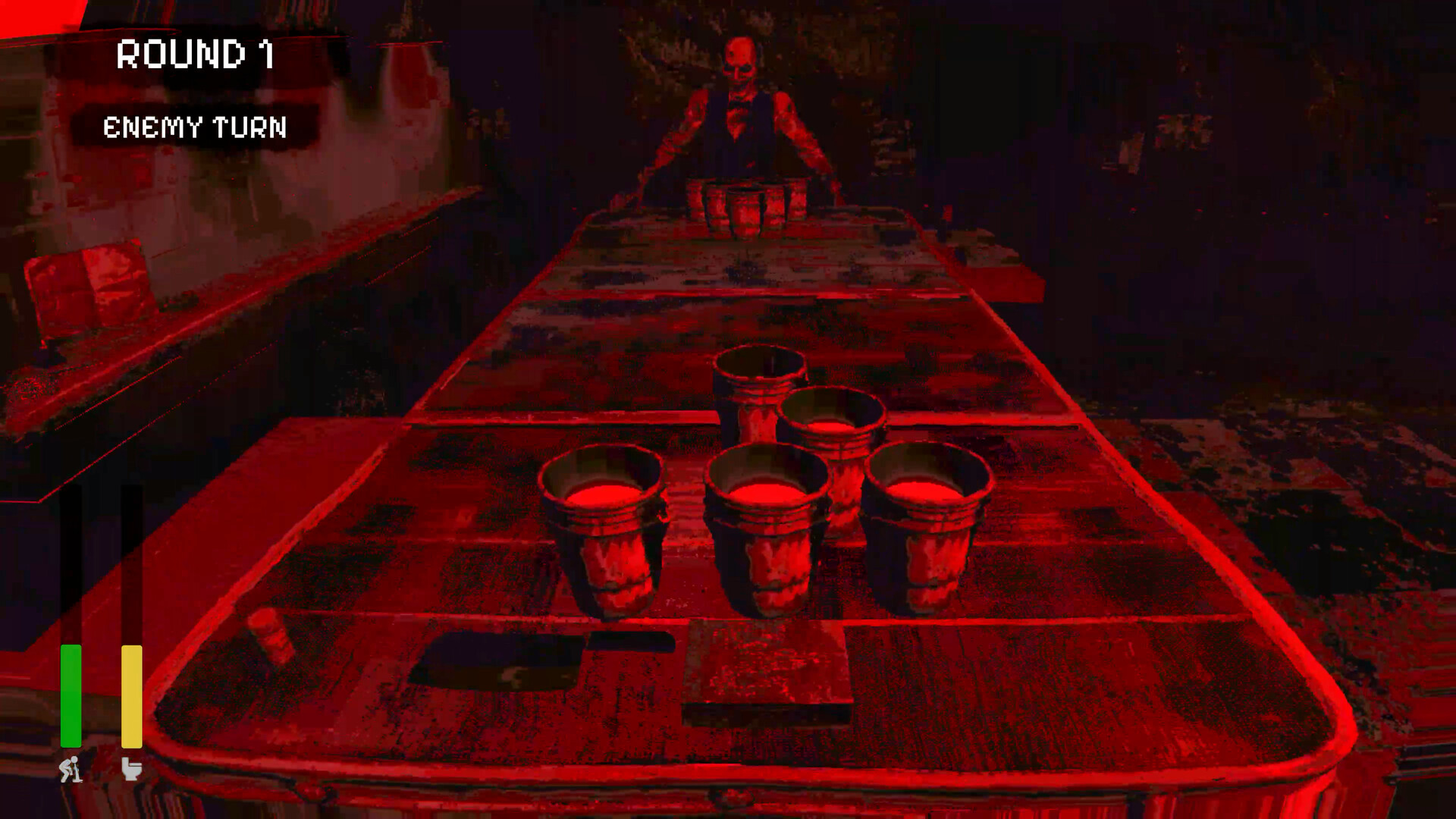Image resolution: width=1456 pixels, height=819 pixels.
Task: Target the enemy's center cup cluster
Action: (x=747, y=205)
